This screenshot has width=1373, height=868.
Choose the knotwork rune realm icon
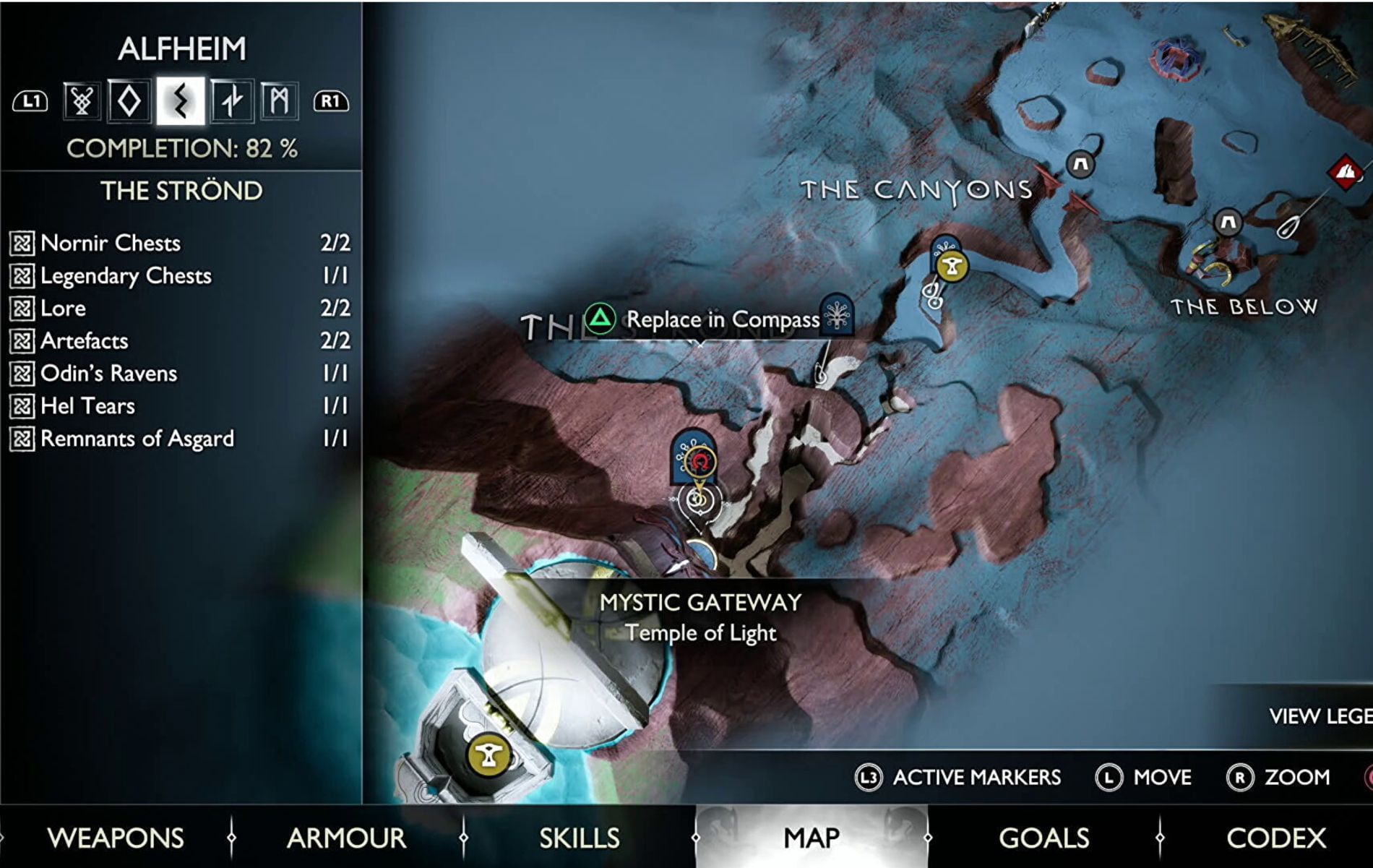(x=82, y=100)
